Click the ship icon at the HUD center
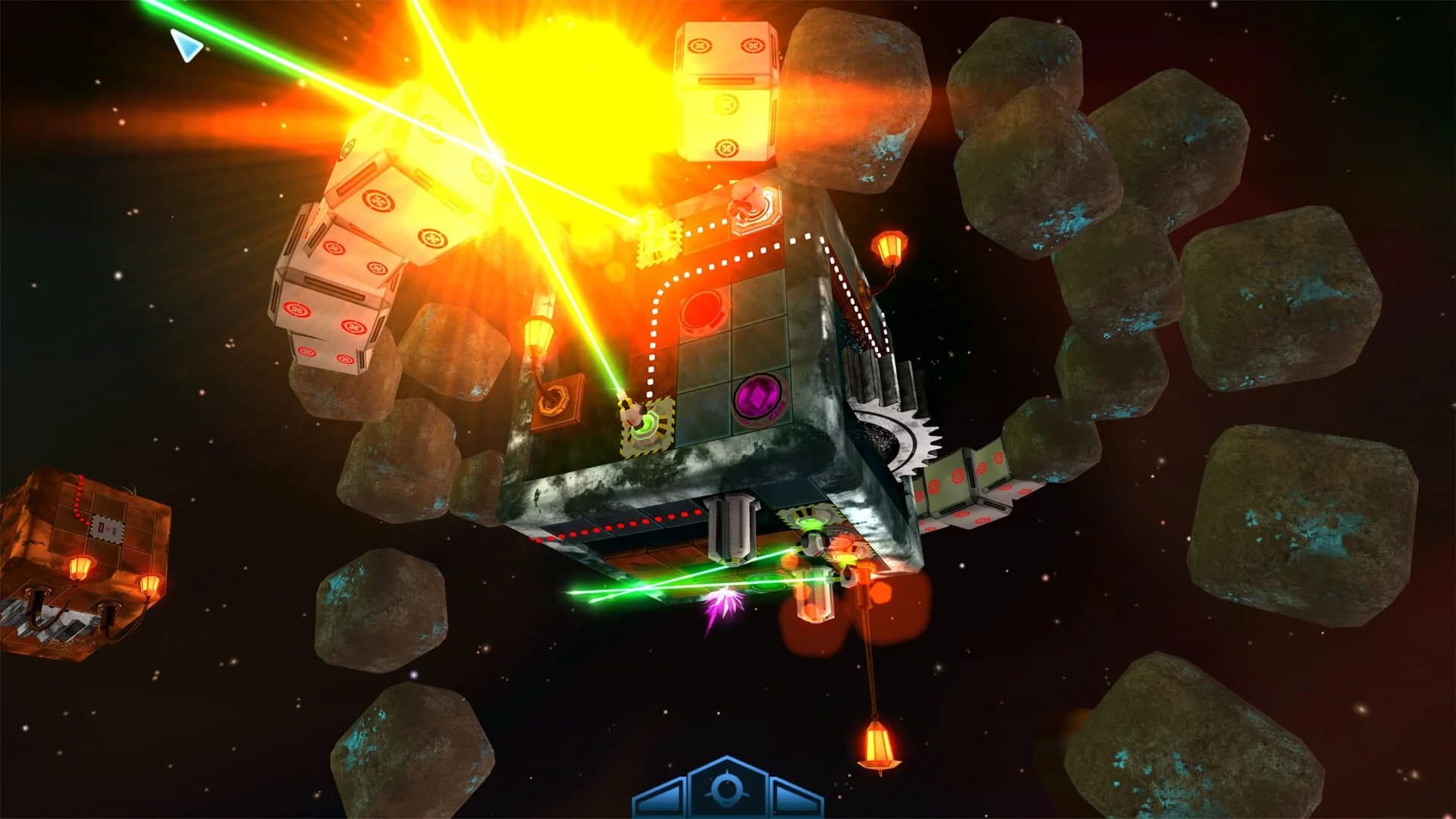 pyautogui.click(x=728, y=789)
